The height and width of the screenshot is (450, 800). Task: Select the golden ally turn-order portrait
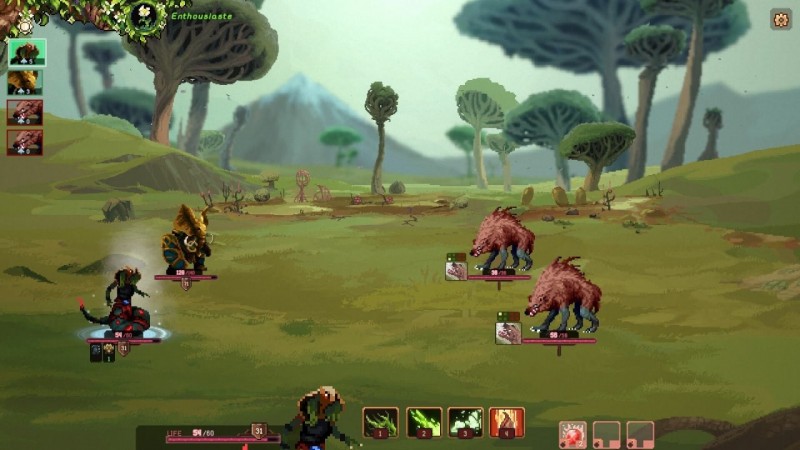(24, 82)
